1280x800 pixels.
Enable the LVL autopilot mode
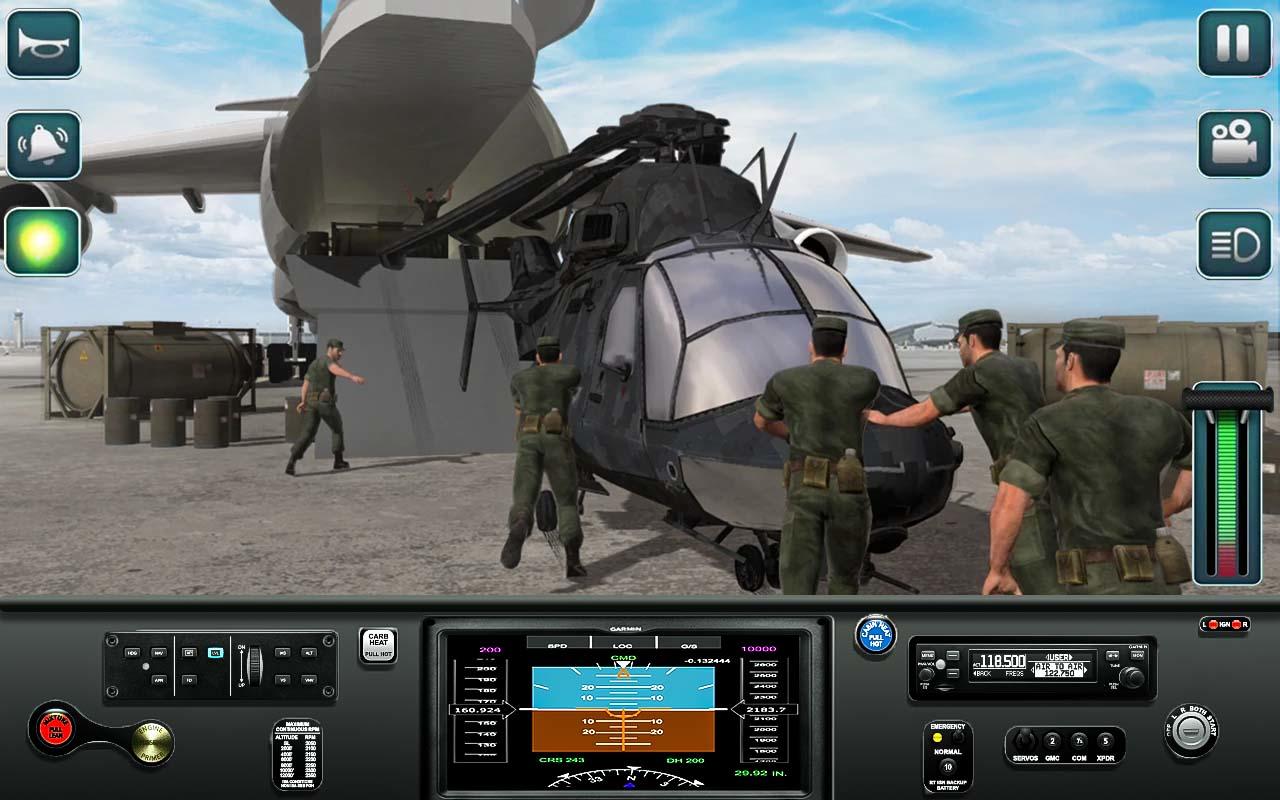(x=215, y=653)
